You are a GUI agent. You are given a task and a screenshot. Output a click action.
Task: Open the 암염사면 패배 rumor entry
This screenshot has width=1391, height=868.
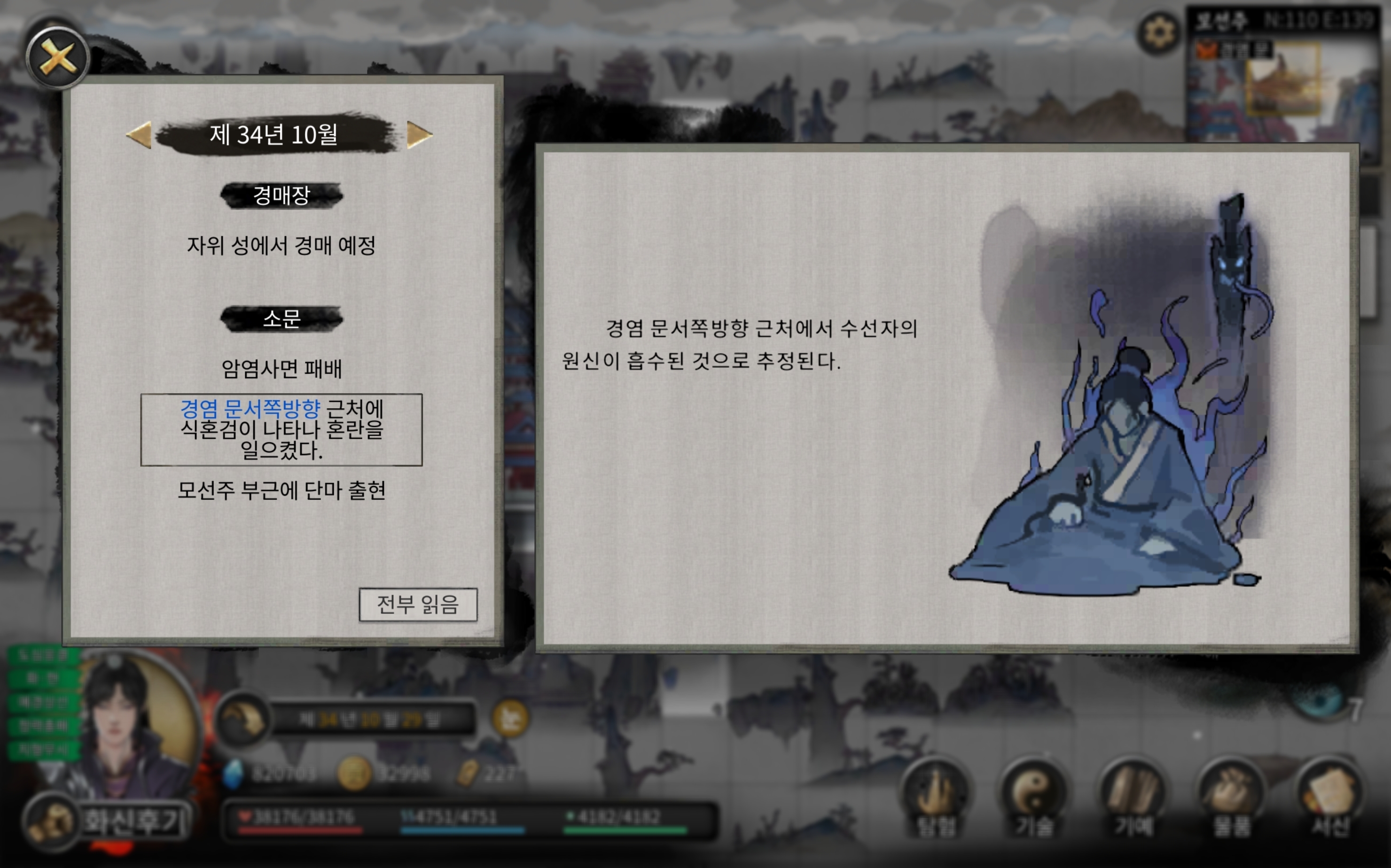click(281, 369)
